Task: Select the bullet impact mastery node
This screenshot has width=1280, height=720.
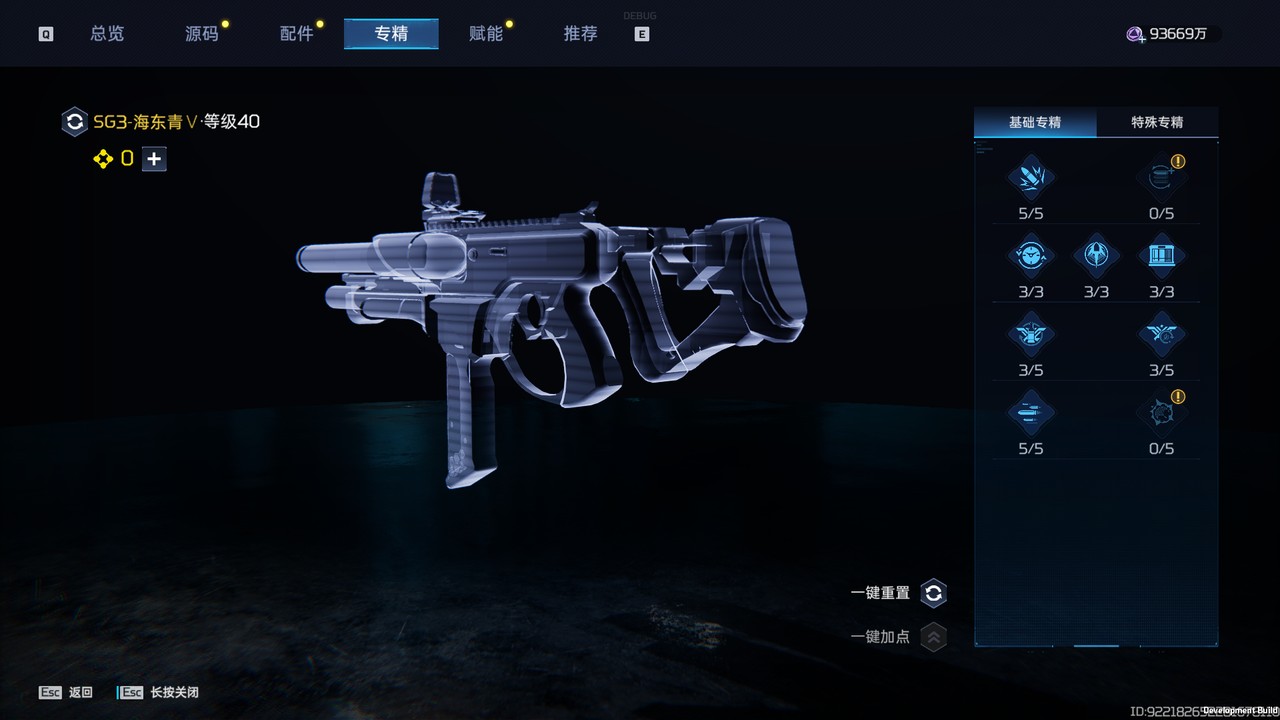Action: (x=1030, y=178)
